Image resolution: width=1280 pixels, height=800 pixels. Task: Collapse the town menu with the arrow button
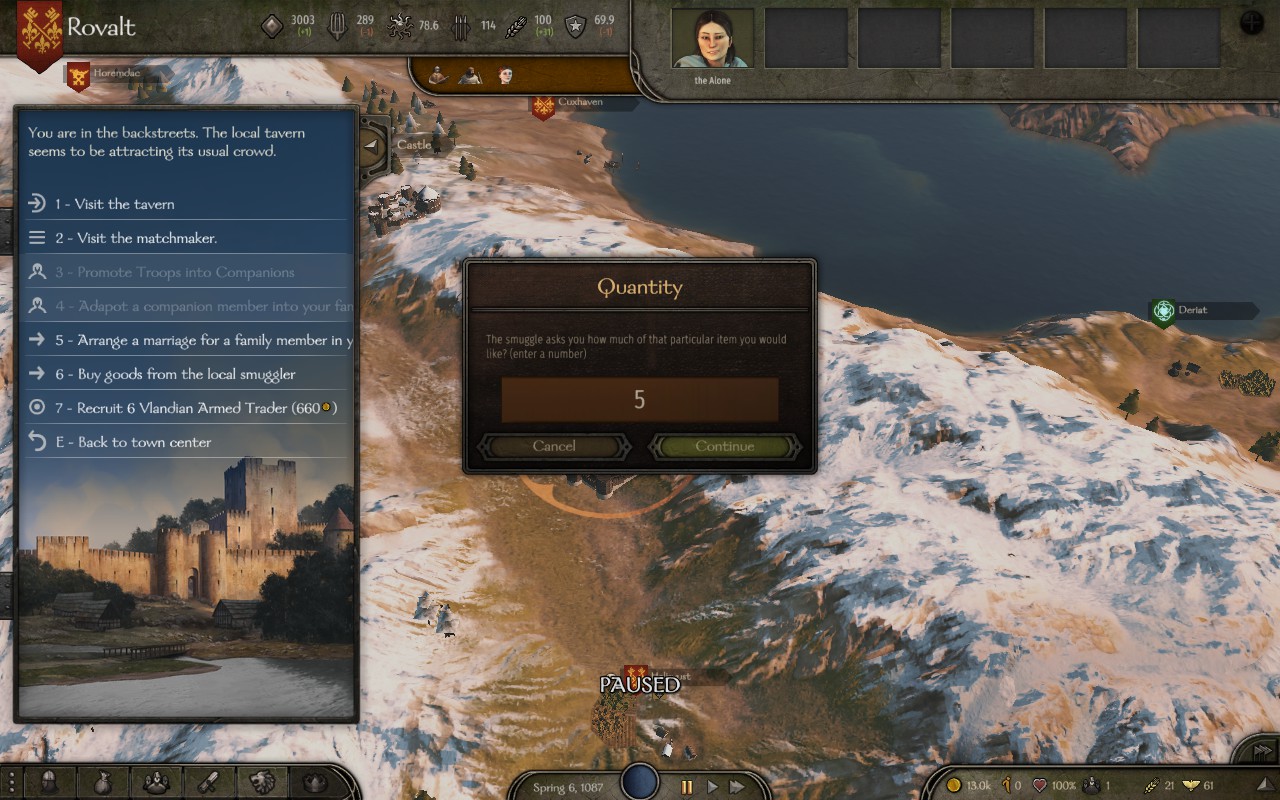372,146
